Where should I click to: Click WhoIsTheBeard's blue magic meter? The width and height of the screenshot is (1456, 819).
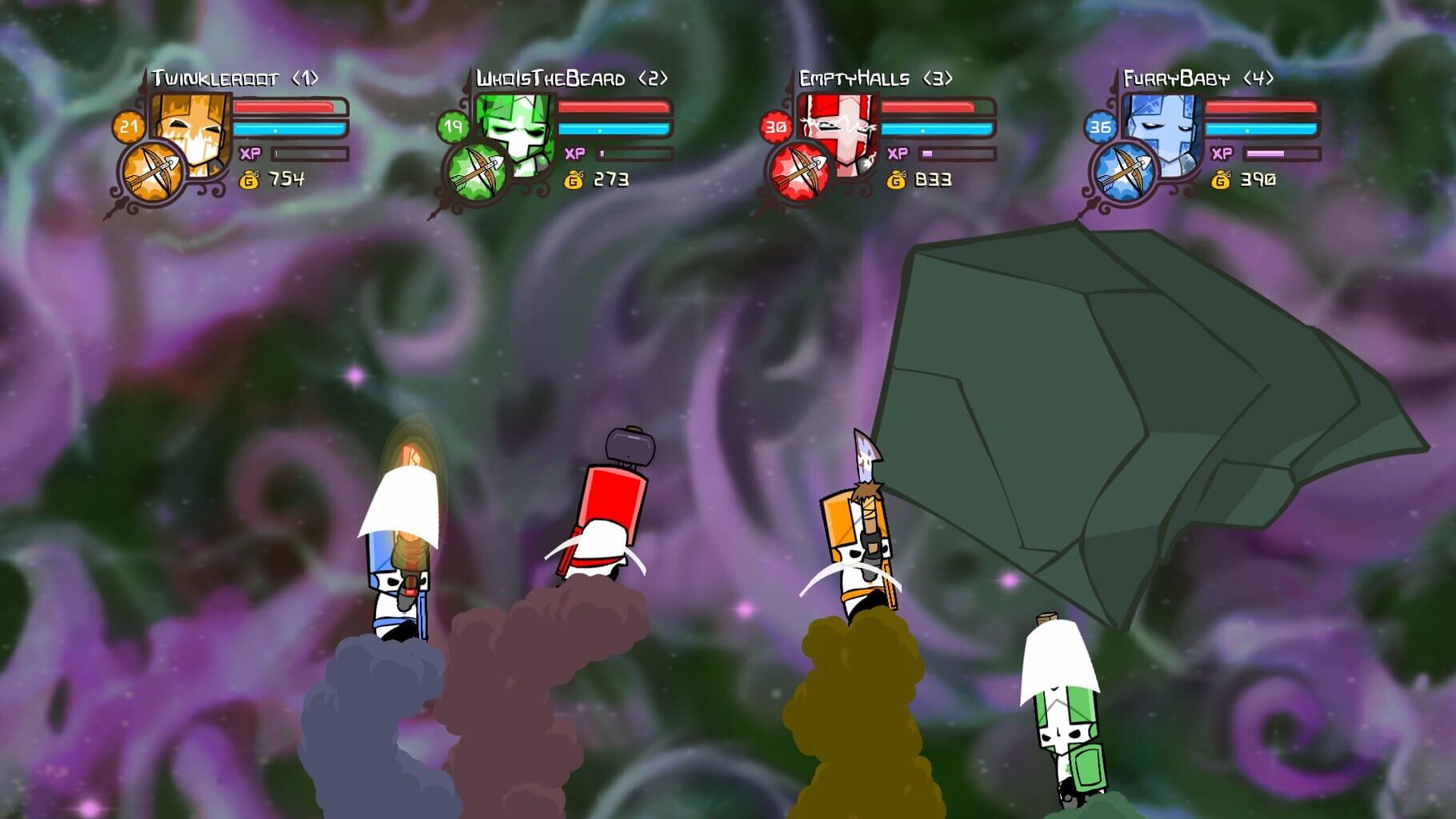612,128
